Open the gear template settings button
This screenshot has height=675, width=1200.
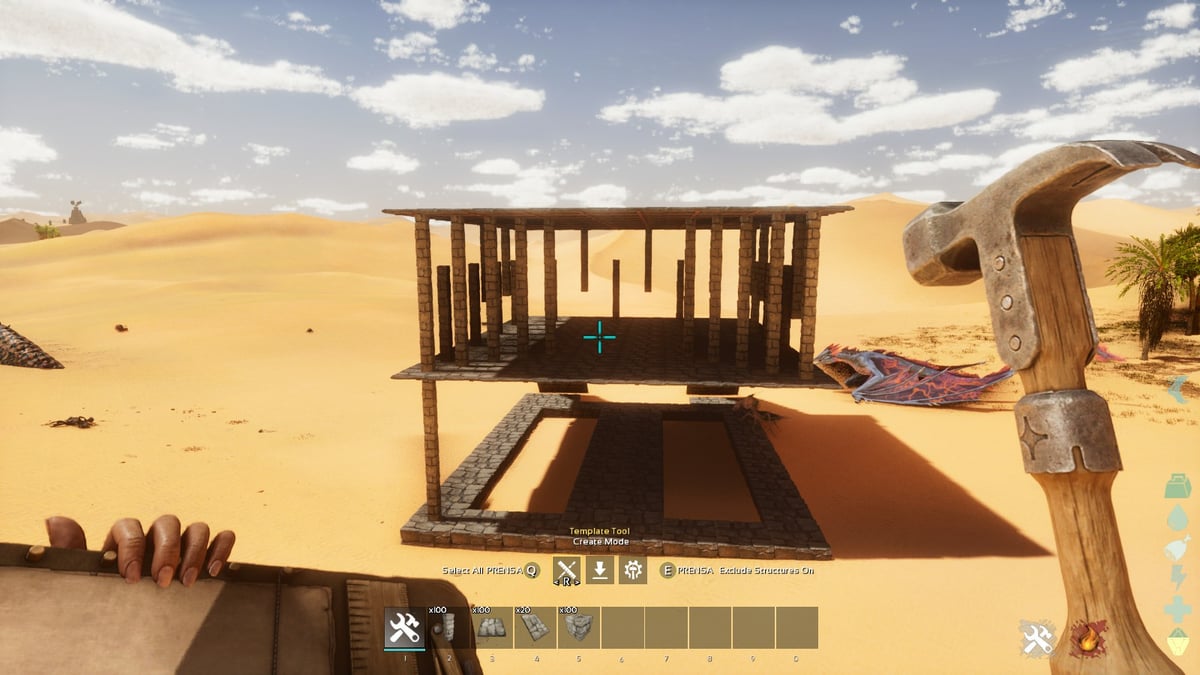coord(633,570)
